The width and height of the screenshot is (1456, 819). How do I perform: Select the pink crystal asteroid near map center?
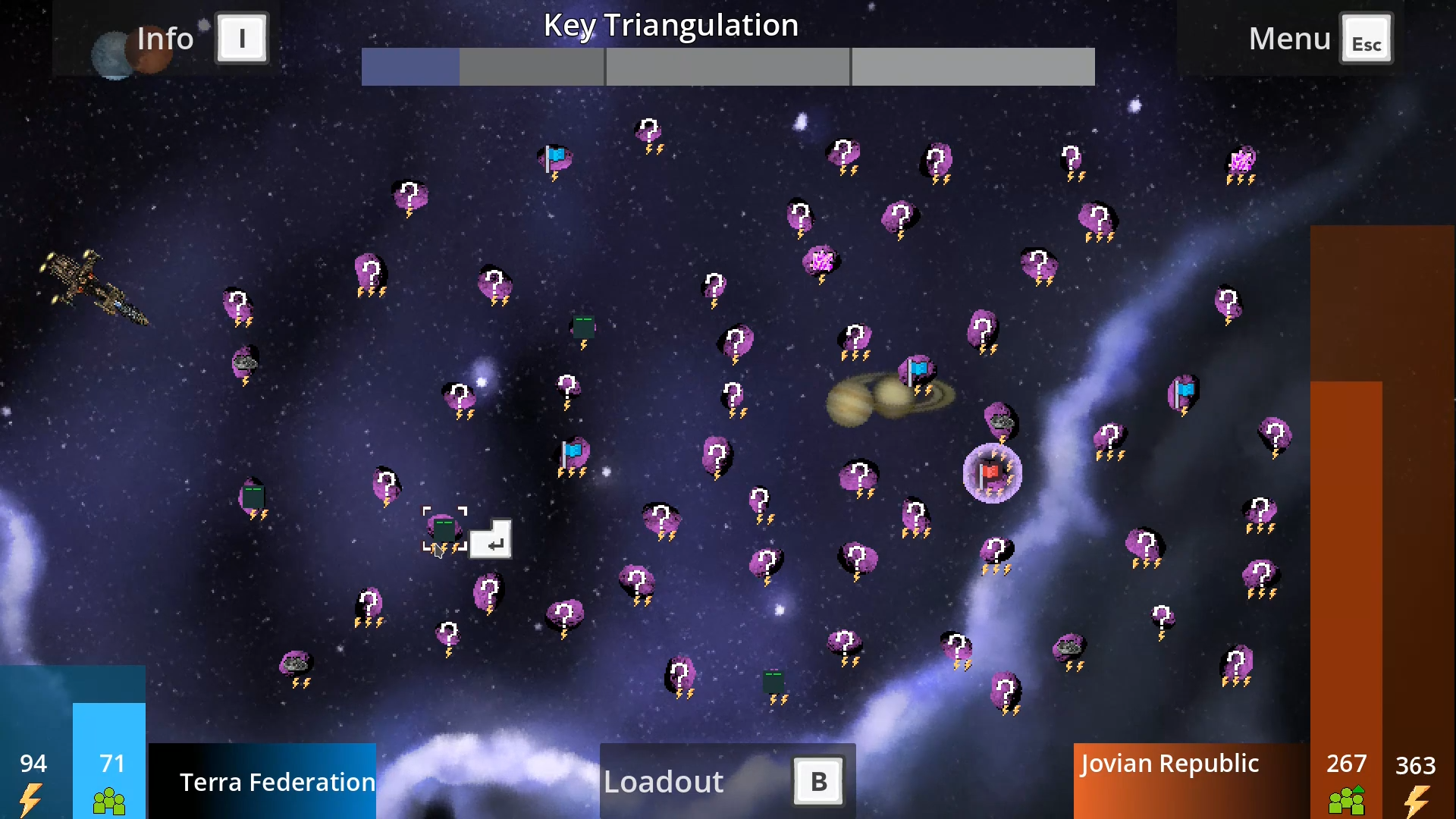821,262
